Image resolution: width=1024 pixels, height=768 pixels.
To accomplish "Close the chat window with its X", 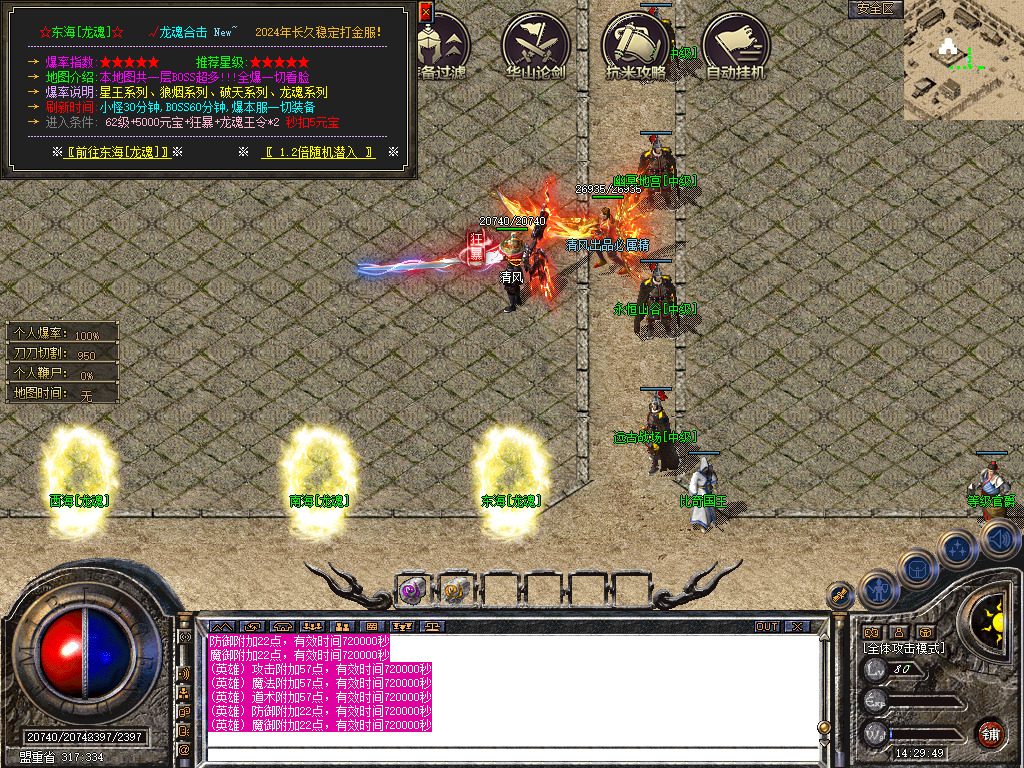I will (796, 627).
